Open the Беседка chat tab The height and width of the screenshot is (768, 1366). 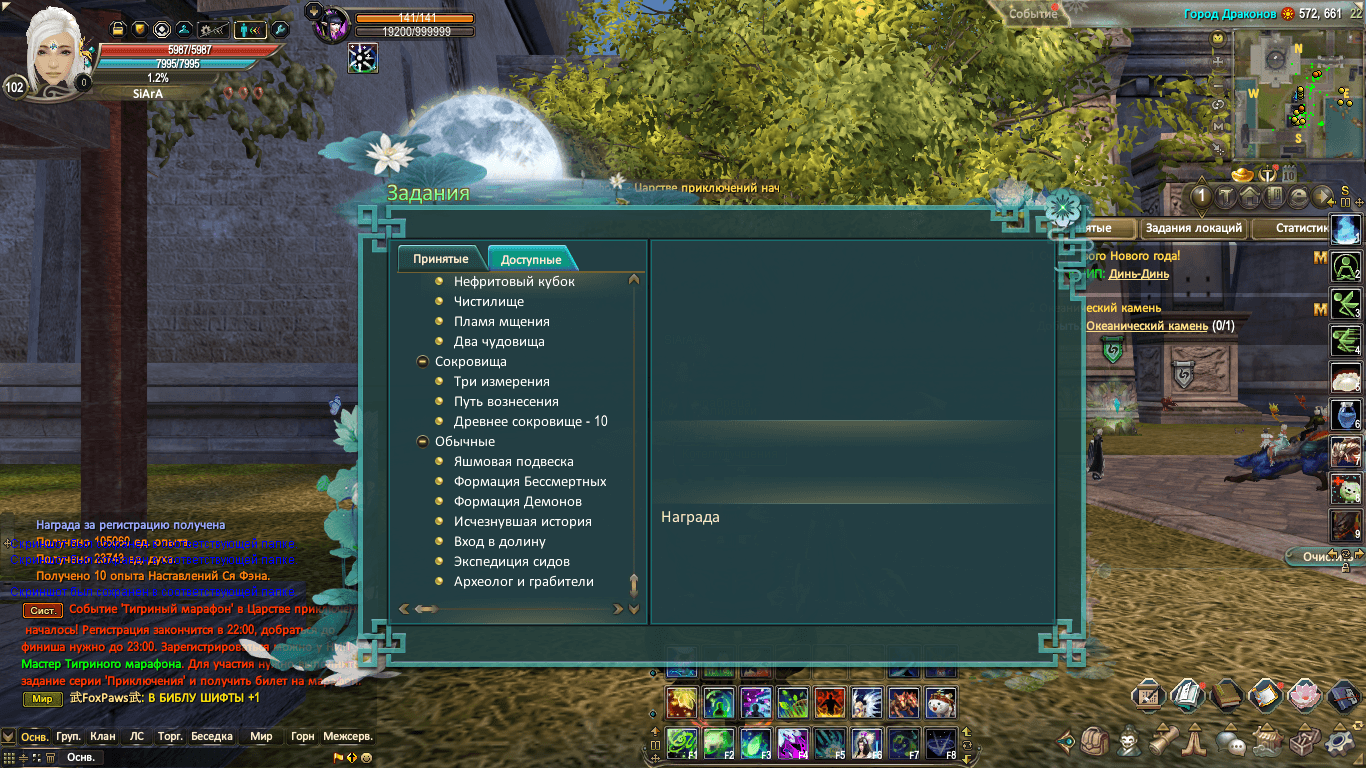click(x=211, y=736)
